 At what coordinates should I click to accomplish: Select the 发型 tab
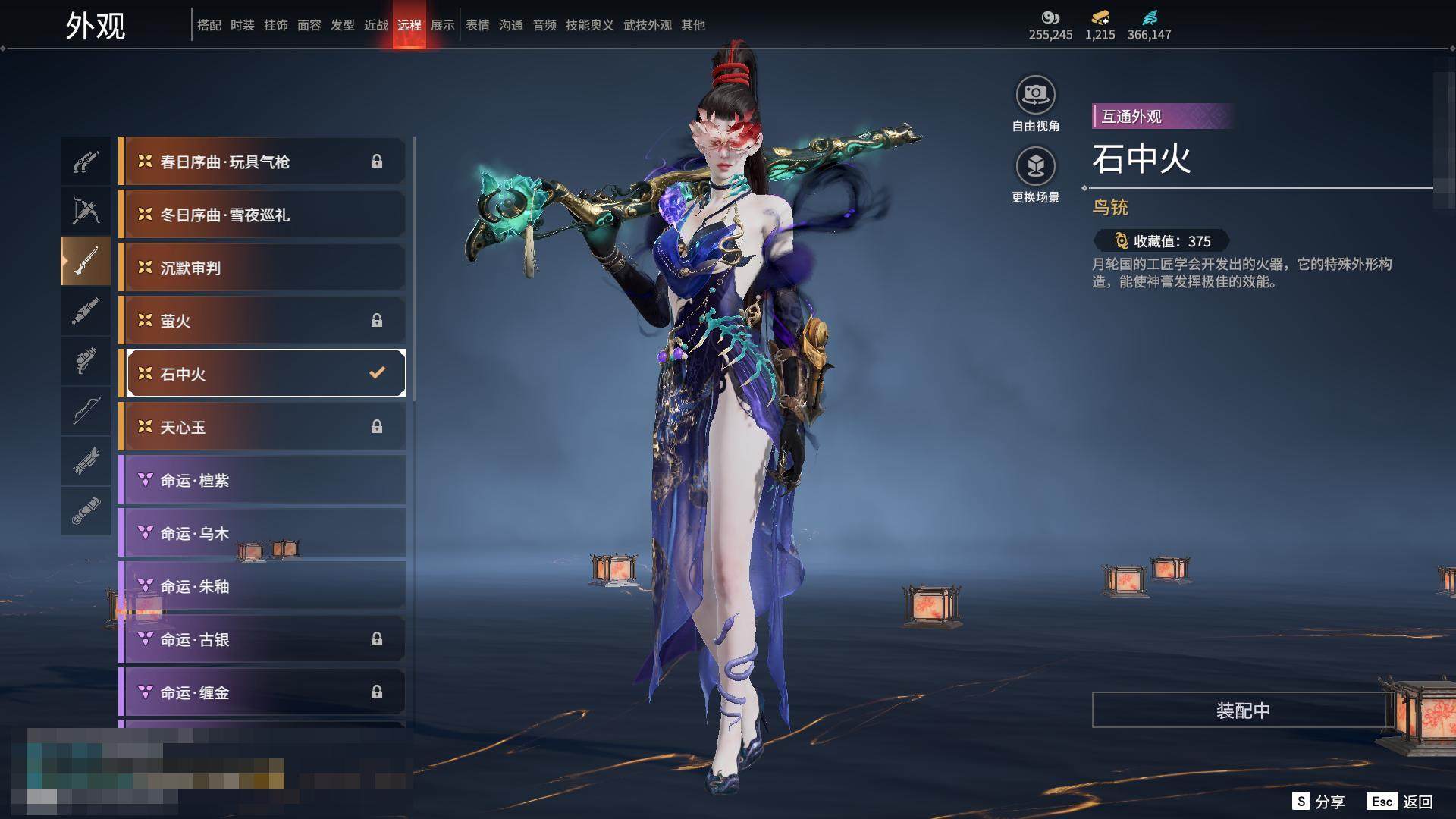(342, 25)
